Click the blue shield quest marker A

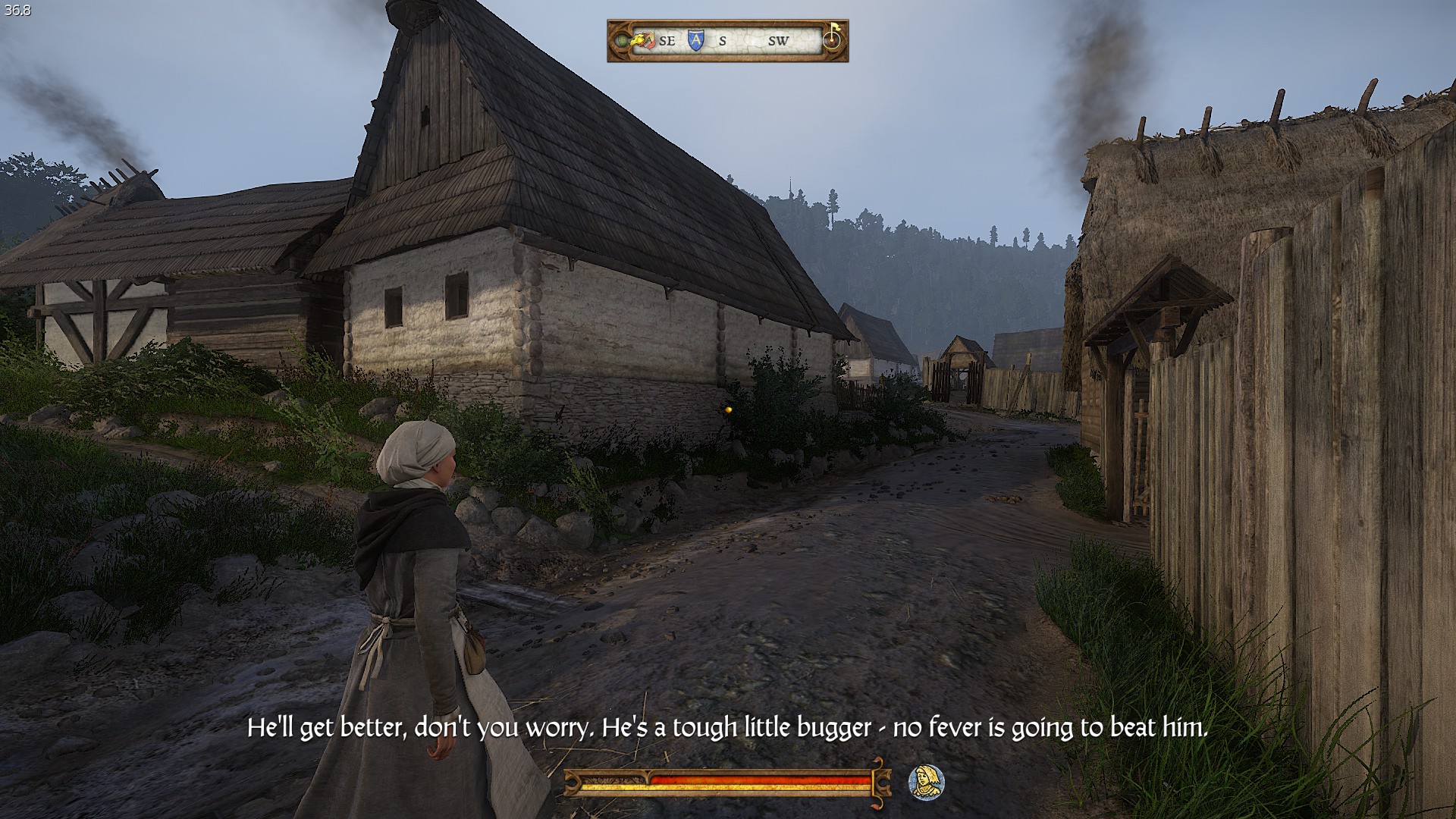pos(695,40)
